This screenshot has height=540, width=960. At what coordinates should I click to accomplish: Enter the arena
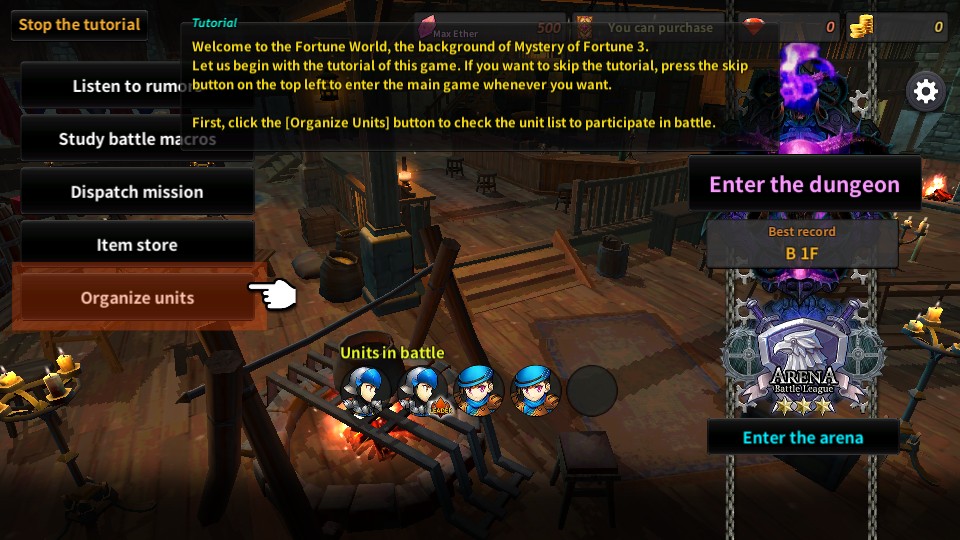802,437
